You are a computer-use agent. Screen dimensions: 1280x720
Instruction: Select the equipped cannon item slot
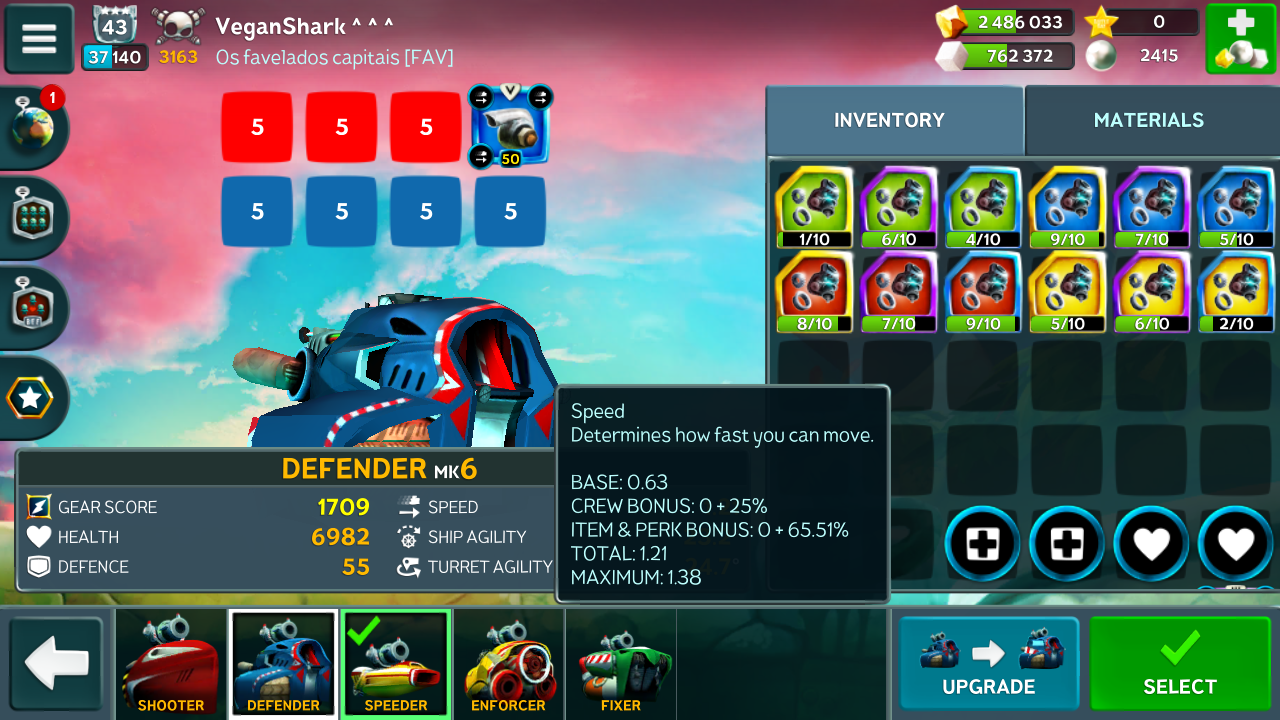pos(510,126)
